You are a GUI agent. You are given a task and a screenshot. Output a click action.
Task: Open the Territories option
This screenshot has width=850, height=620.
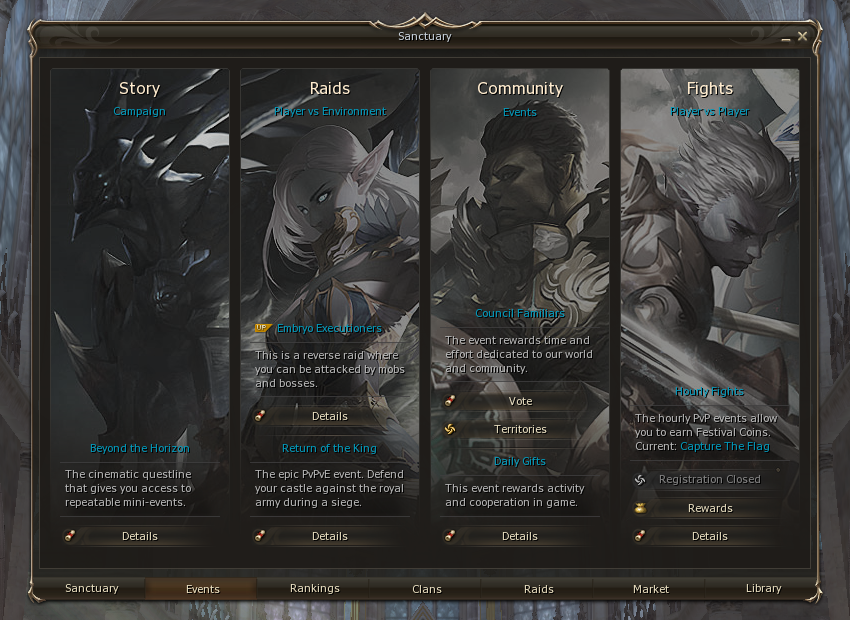[x=520, y=429]
